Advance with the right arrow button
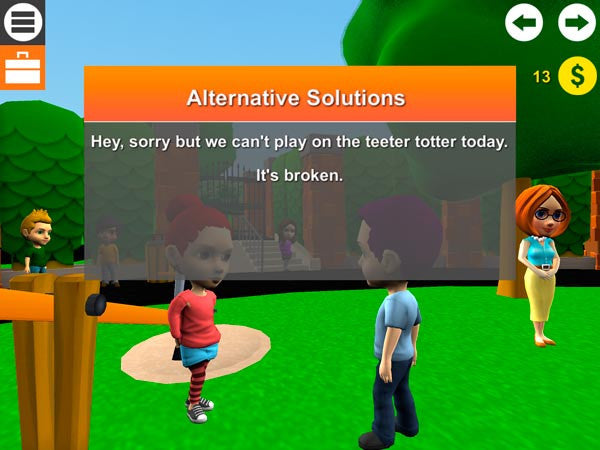Screen dimensions: 600x450 (x=577, y=22)
